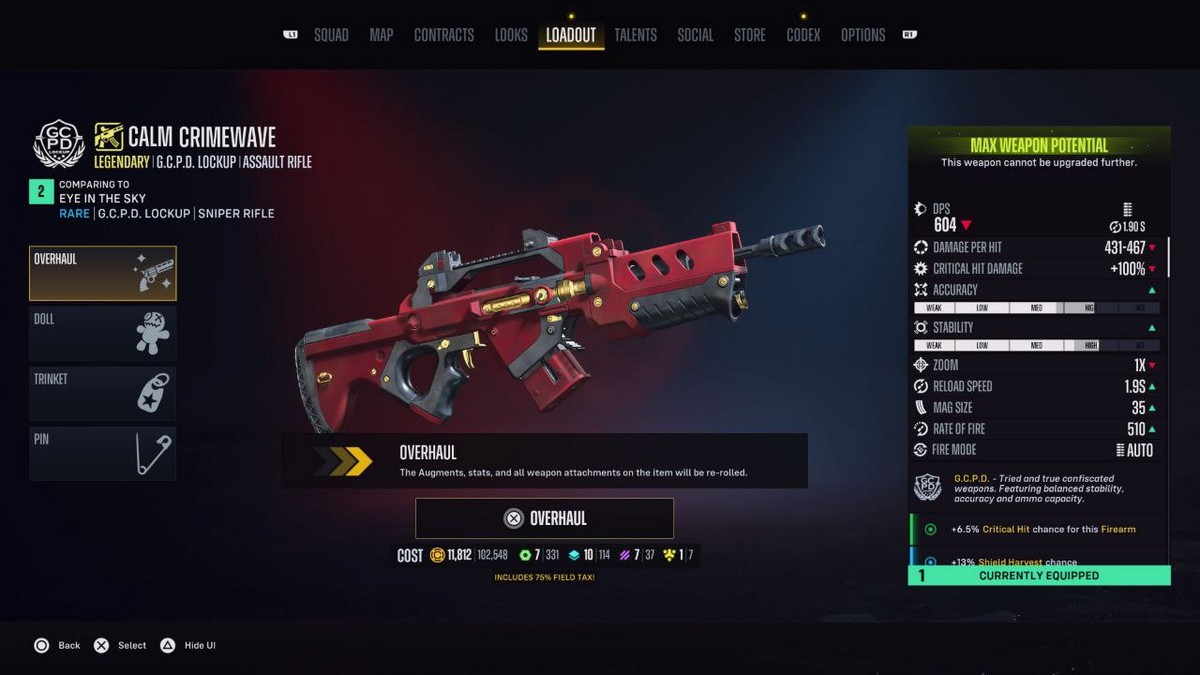Image resolution: width=1200 pixels, height=675 pixels.
Task: Select the Overhaul option in the left list
Action: coord(103,274)
